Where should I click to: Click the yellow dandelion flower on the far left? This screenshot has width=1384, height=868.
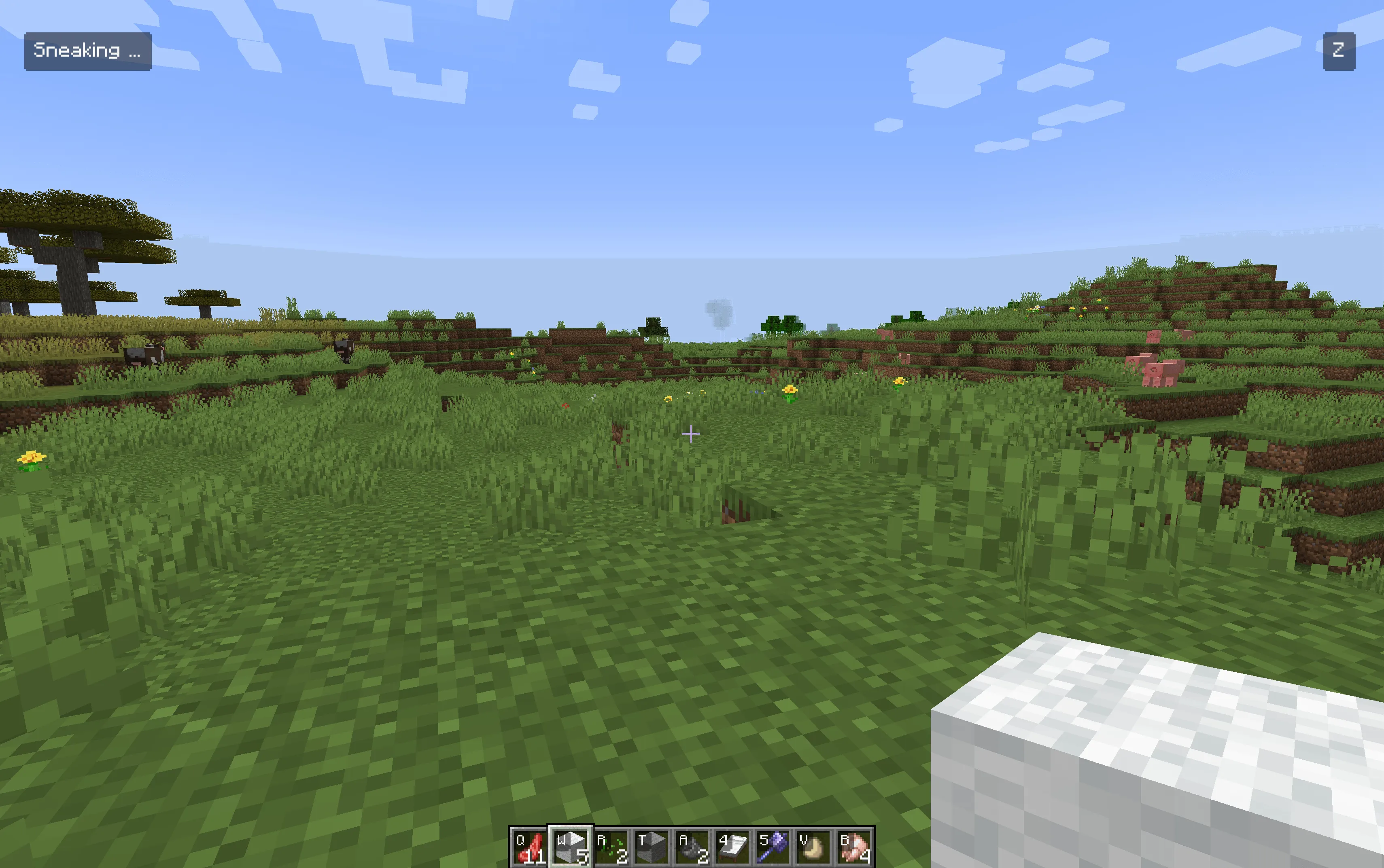(x=32, y=459)
